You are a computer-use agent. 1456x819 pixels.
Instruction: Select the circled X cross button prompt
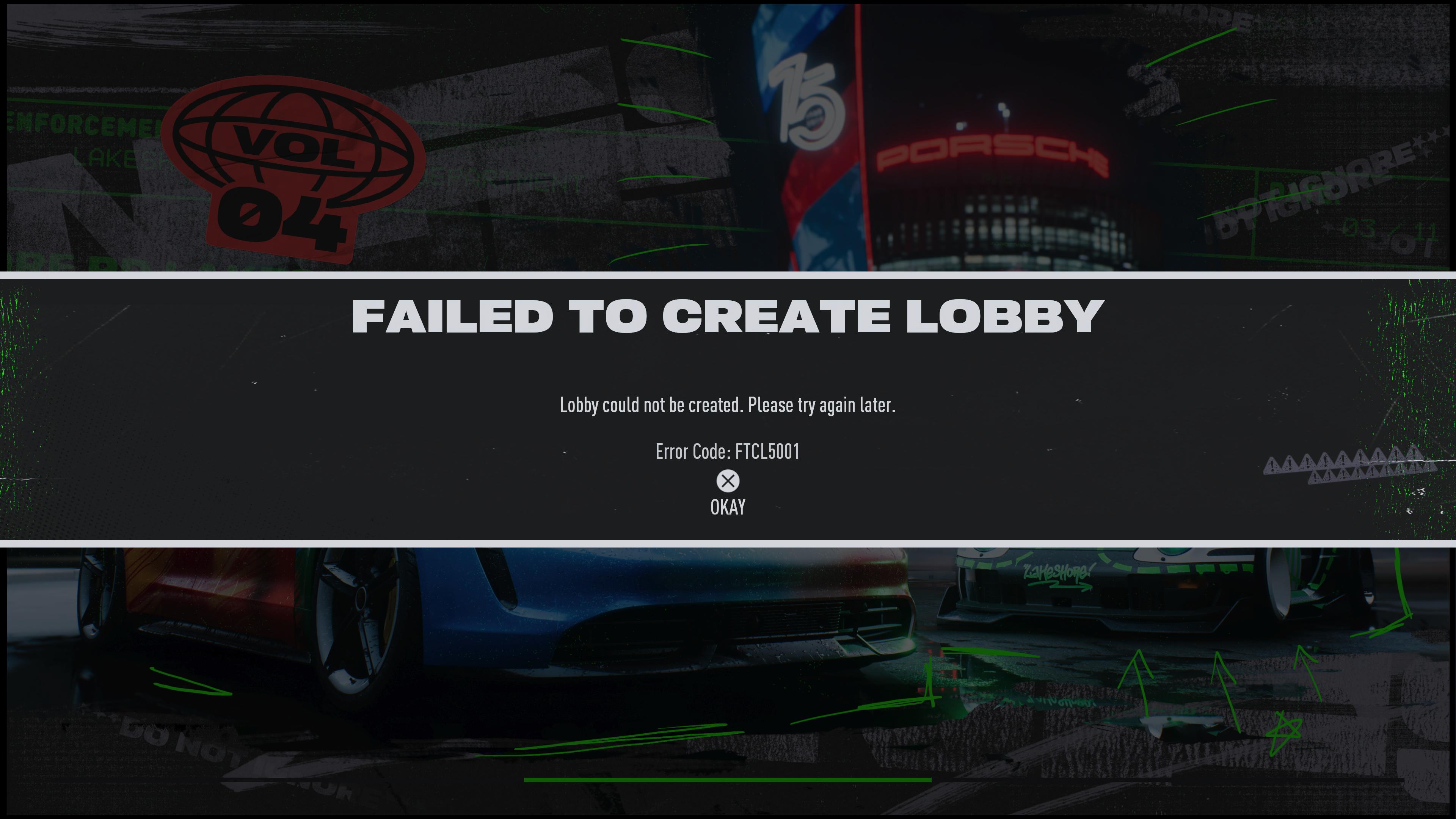[x=728, y=481]
